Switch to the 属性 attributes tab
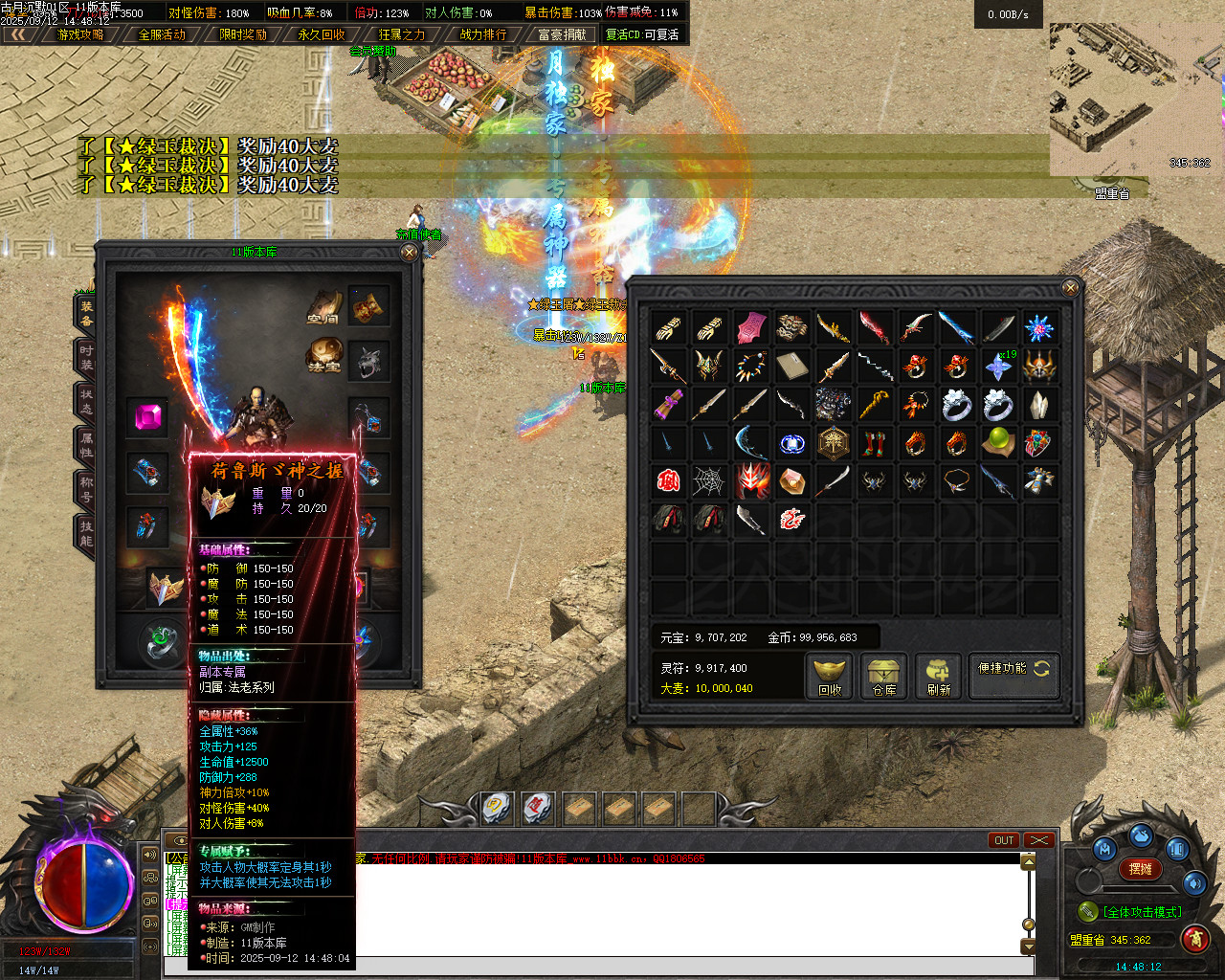 86,444
